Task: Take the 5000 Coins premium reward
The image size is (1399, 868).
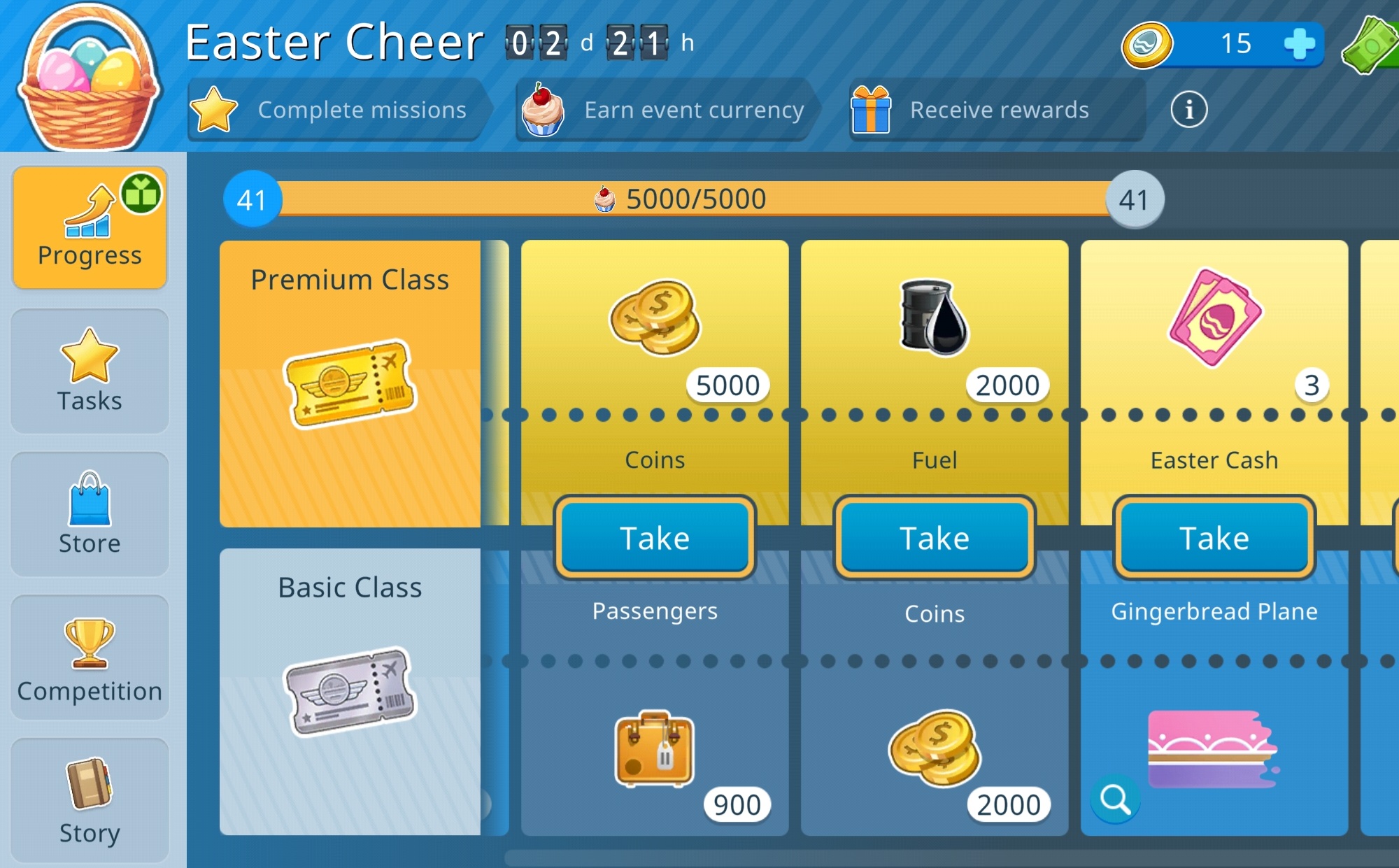Action: [x=655, y=538]
